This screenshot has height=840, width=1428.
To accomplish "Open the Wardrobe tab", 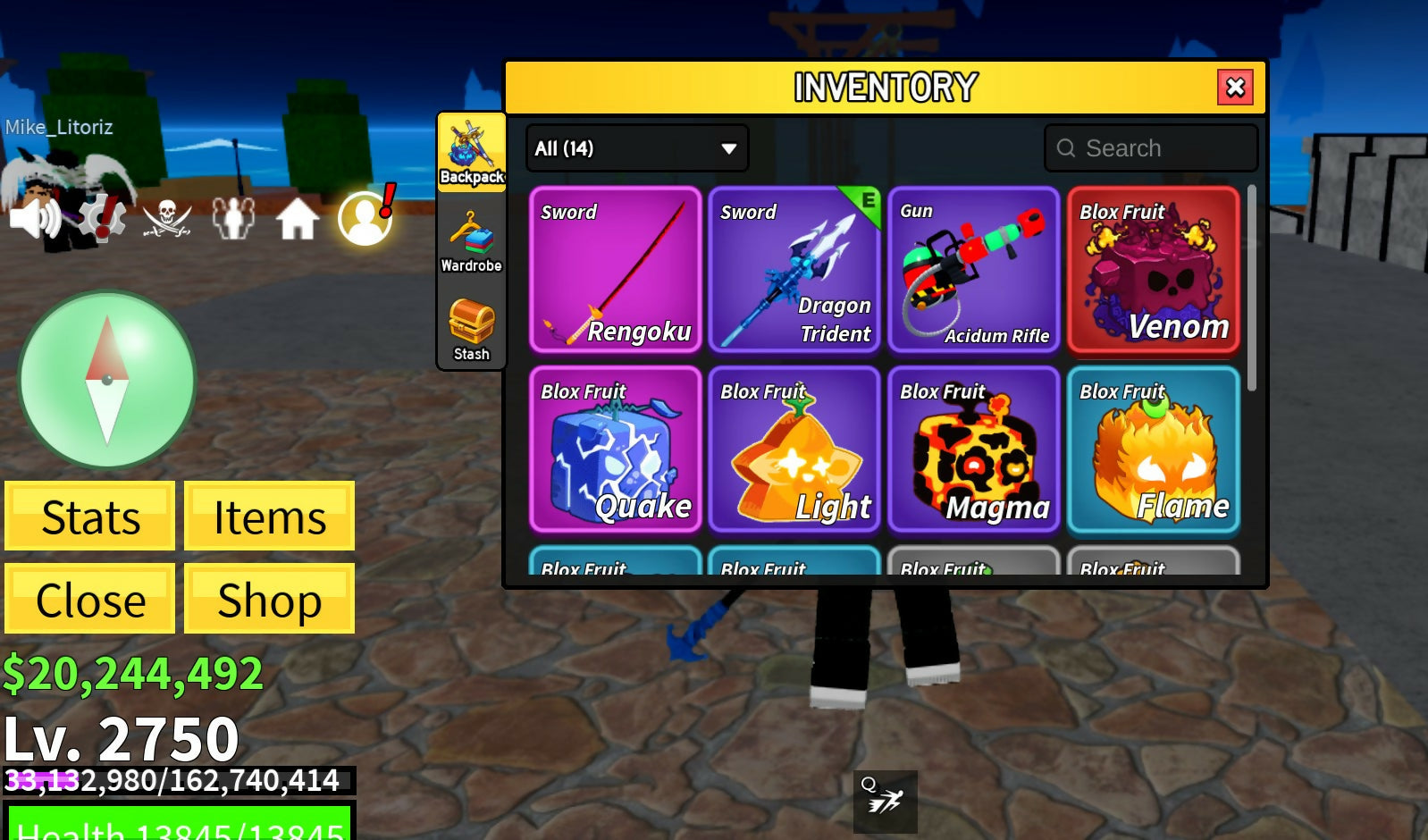I will pos(471,241).
